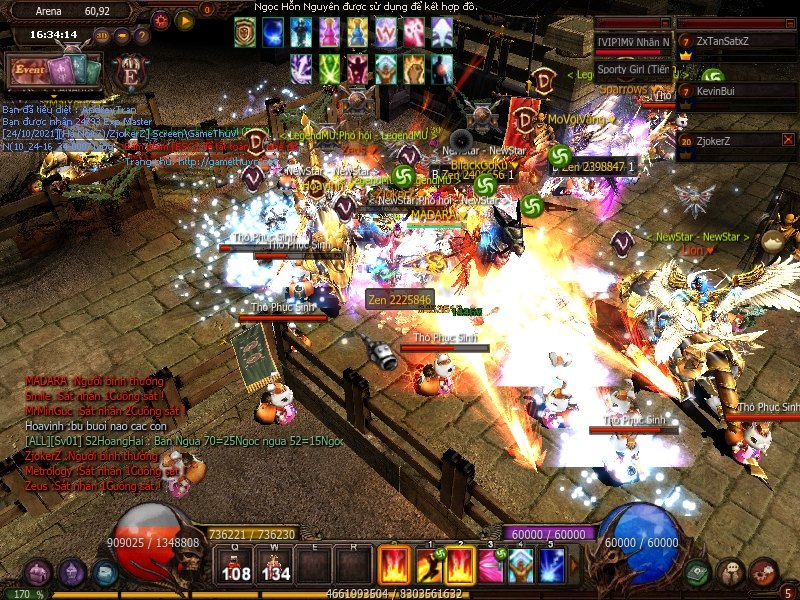Activate the pink slash skill in slot 3

(490, 565)
